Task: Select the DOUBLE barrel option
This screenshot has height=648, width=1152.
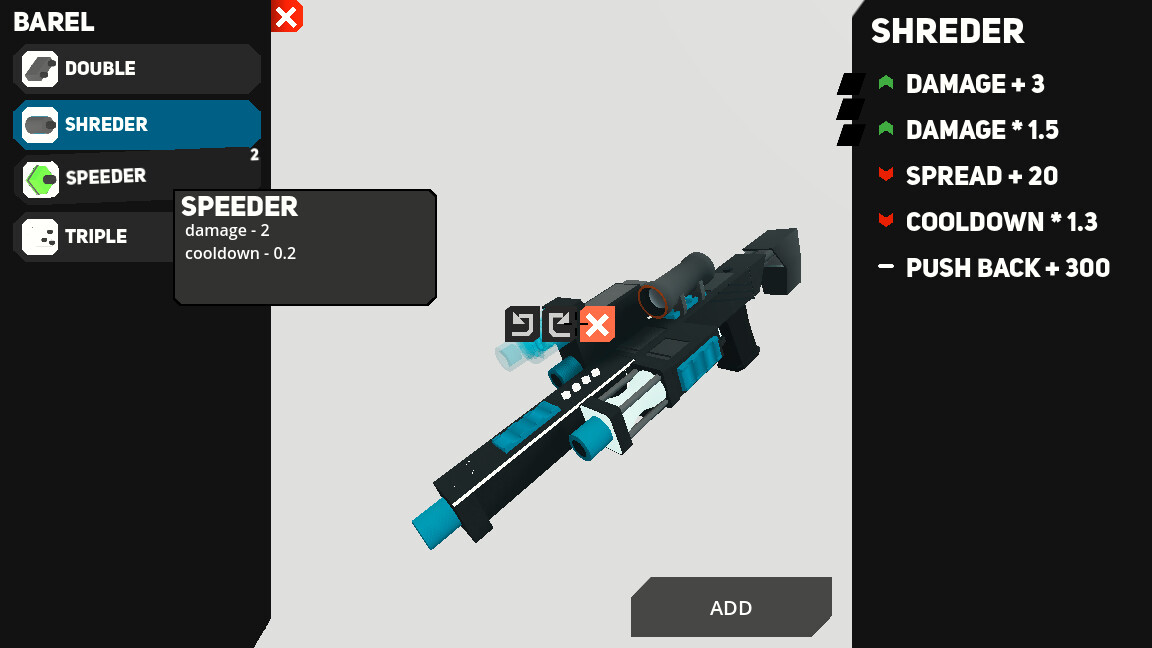Action: point(137,69)
